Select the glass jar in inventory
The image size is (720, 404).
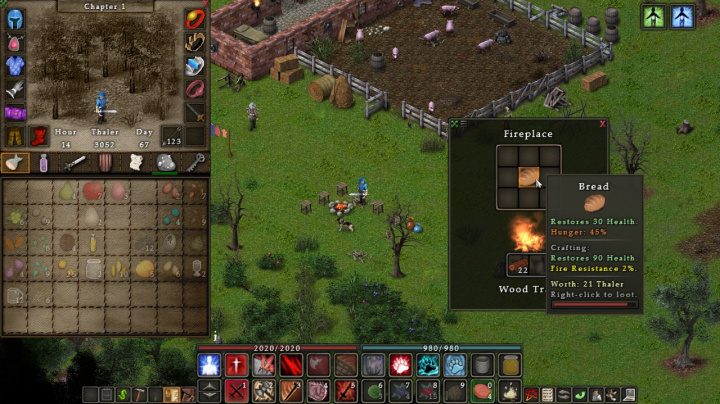[94, 268]
